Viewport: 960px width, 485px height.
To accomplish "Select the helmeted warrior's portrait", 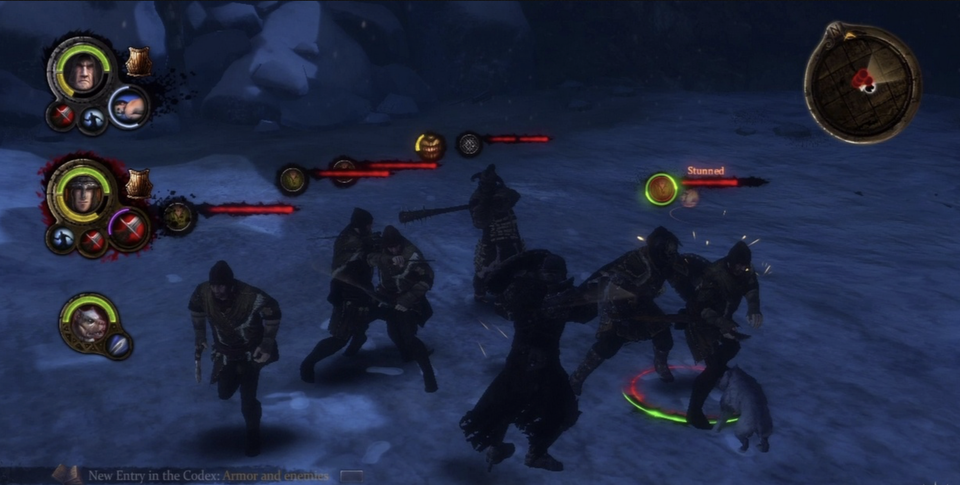I will click(83, 194).
